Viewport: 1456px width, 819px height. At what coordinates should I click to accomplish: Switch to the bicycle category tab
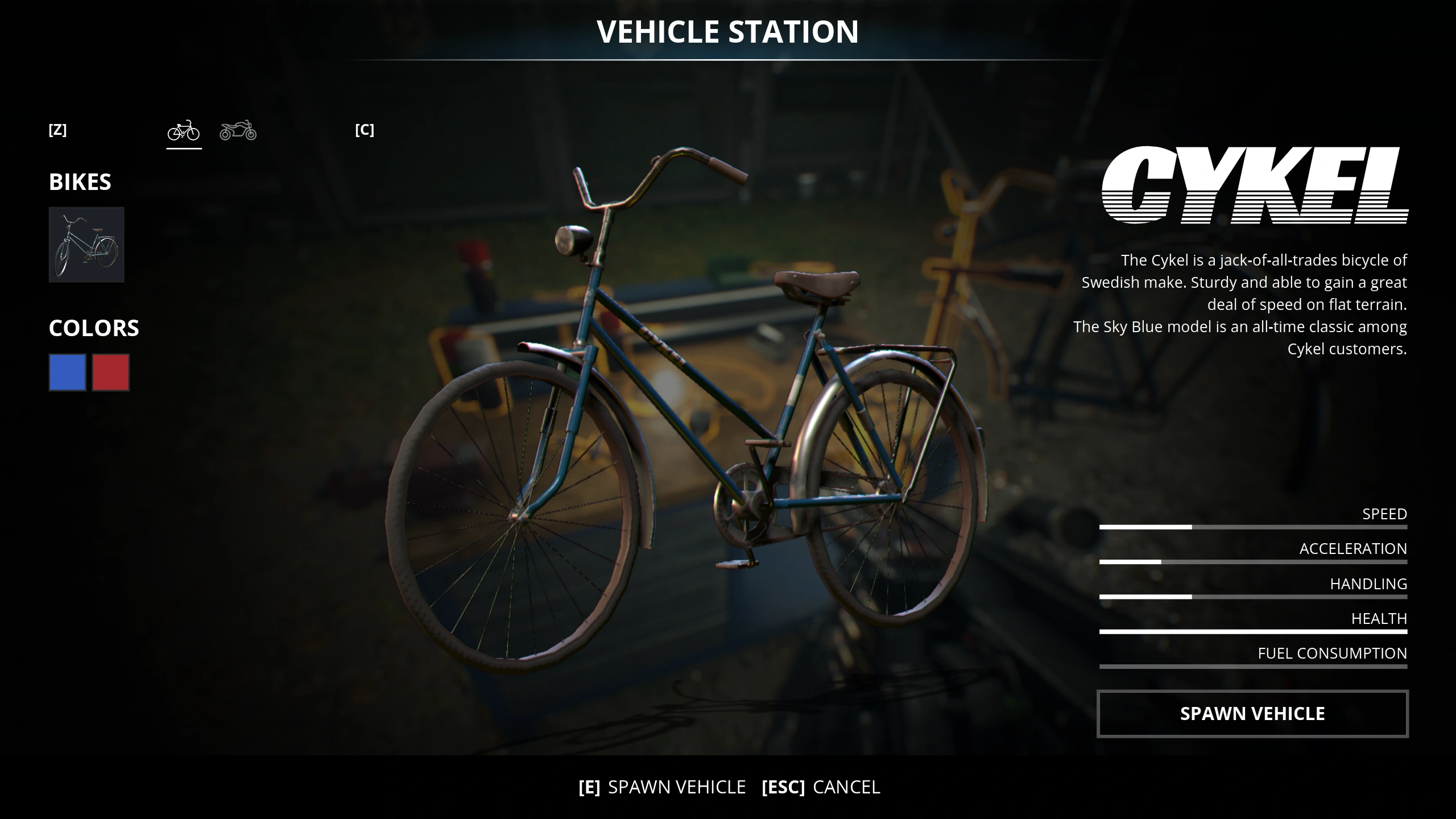click(184, 131)
